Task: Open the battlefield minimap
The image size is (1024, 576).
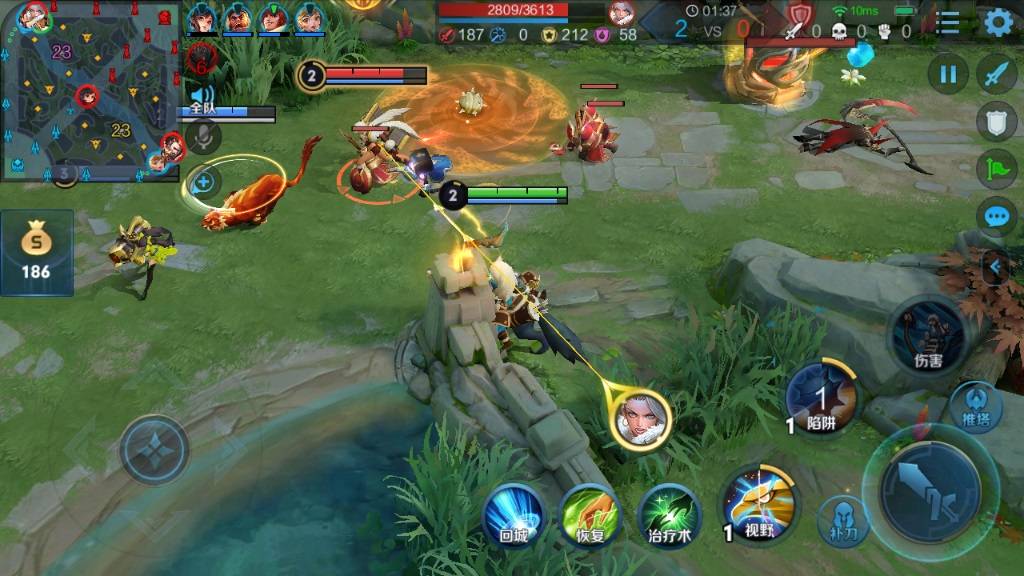Action: coord(92,92)
